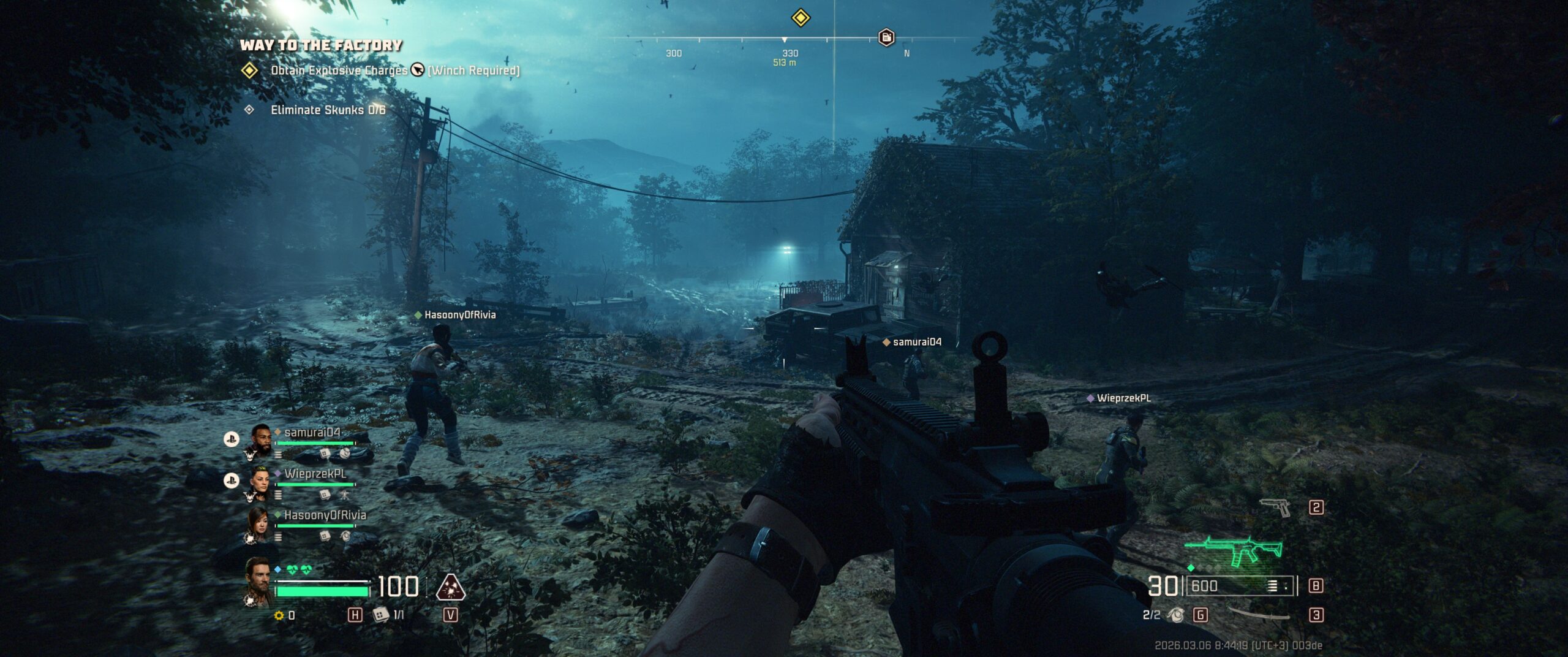Select the grenade icon
Screen dimensions: 1568x657
(1175, 615)
